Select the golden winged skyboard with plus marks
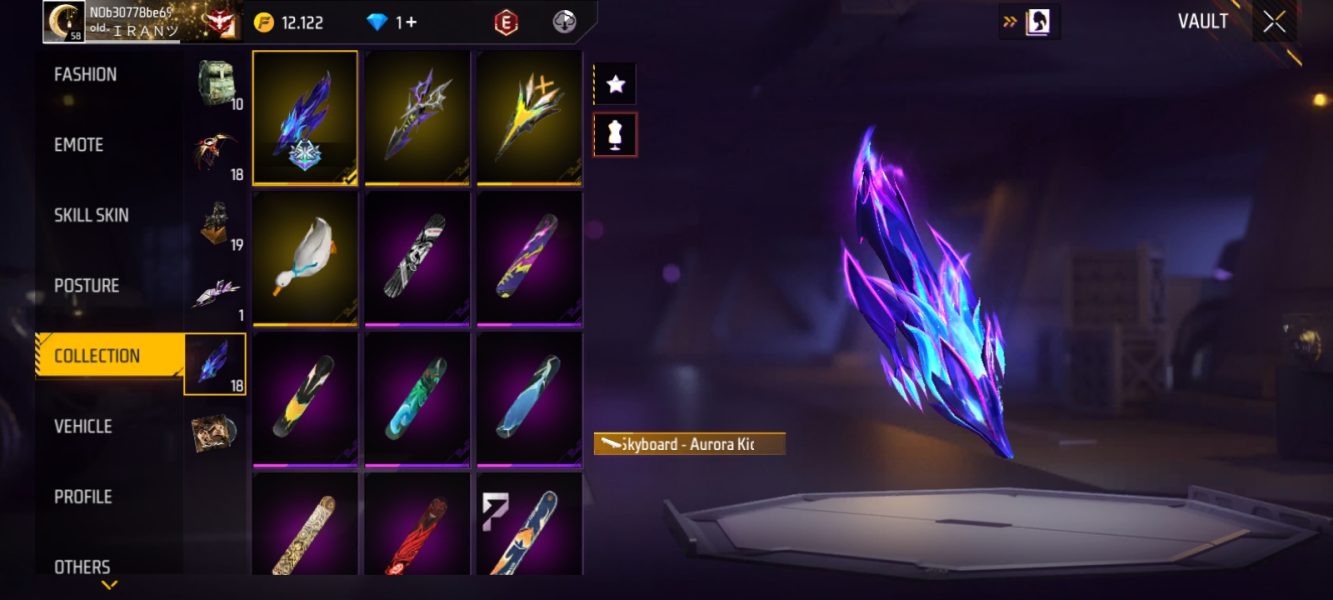The image size is (1333, 600). point(529,117)
